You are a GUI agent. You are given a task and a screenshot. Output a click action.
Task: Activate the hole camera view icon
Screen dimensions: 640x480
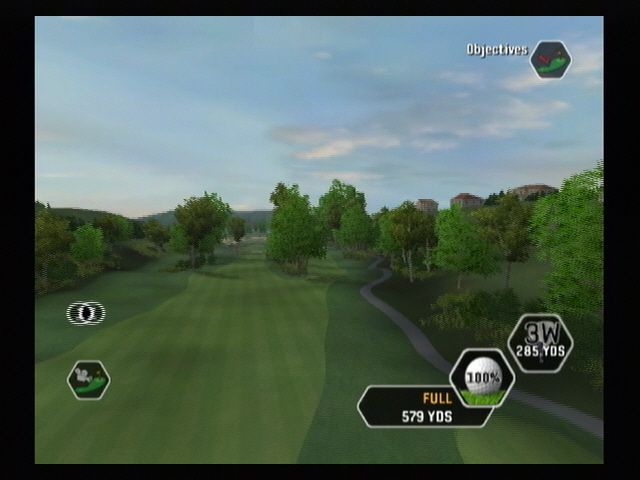pos(88,380)
